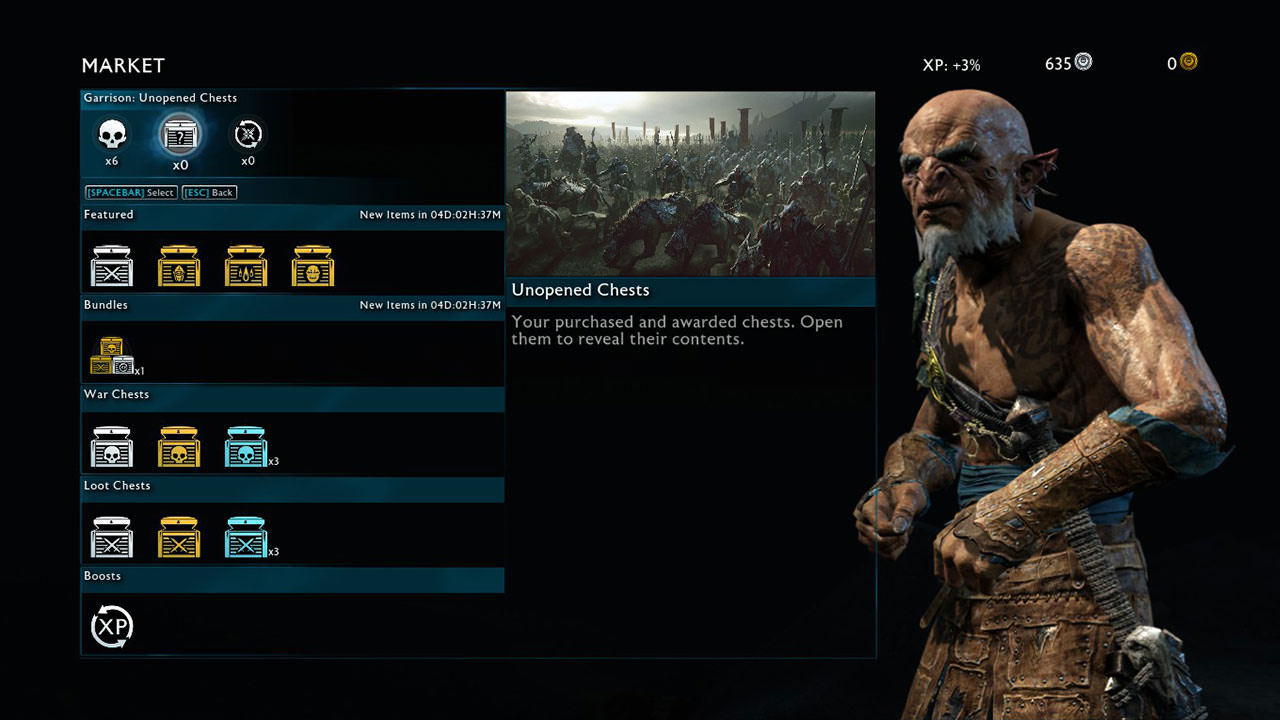The image size is (1280, 720).
Task: Click the Unopened Chests battle artwork
Action: point(690,184)
